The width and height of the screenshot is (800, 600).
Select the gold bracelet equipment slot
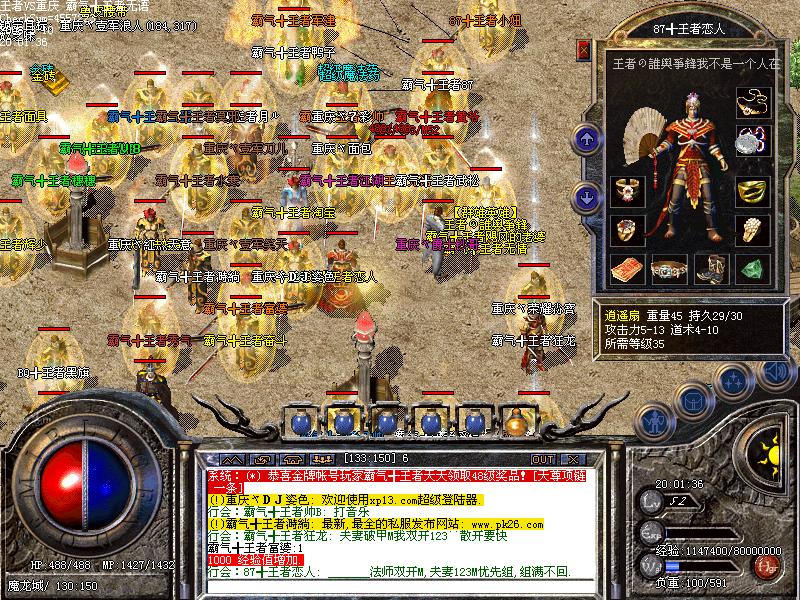(751, 190)
